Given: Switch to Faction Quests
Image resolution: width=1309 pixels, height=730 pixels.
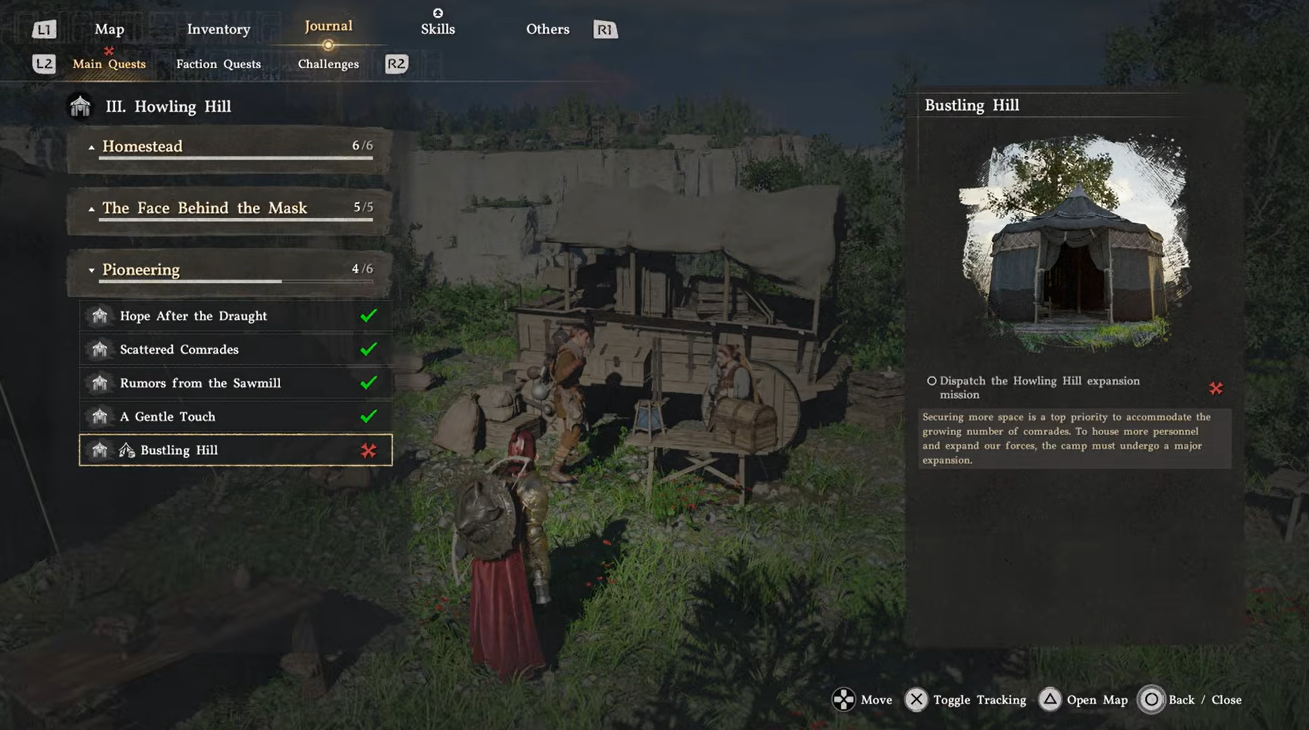Looking at the screenshot, I should tap(218, 64).
